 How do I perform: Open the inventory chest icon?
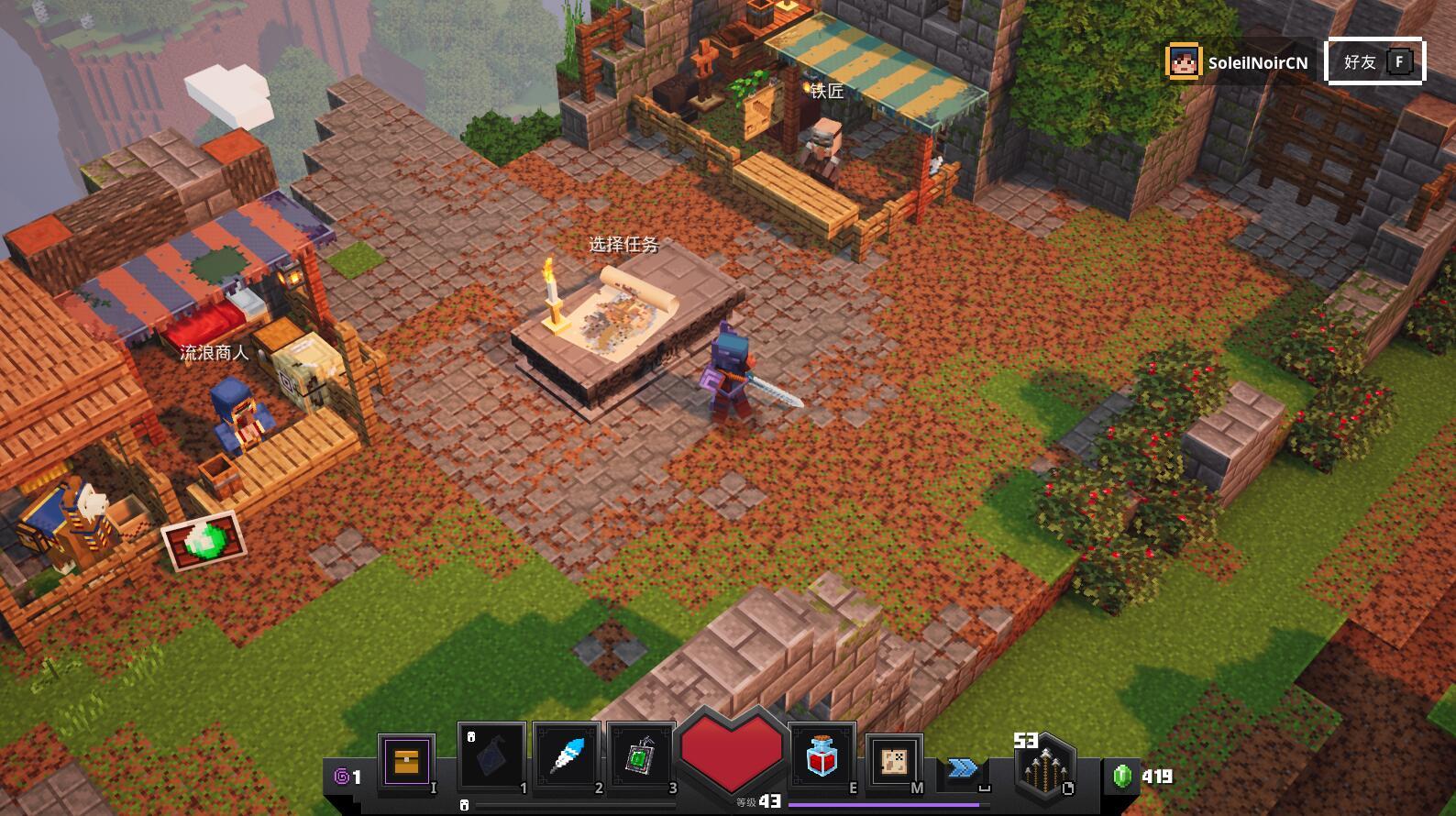pos(406,760)
